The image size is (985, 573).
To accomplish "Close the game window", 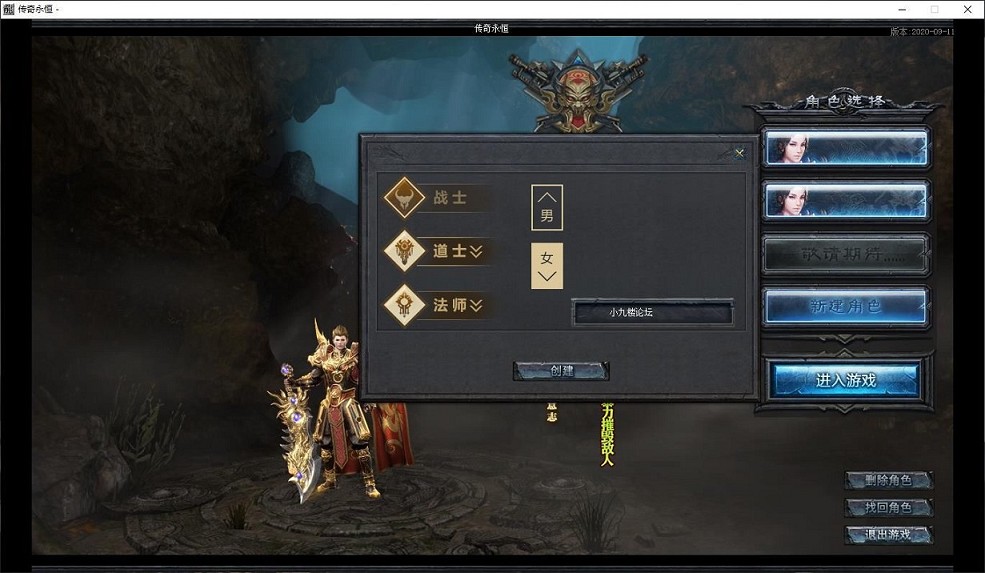I will point(967,9).
